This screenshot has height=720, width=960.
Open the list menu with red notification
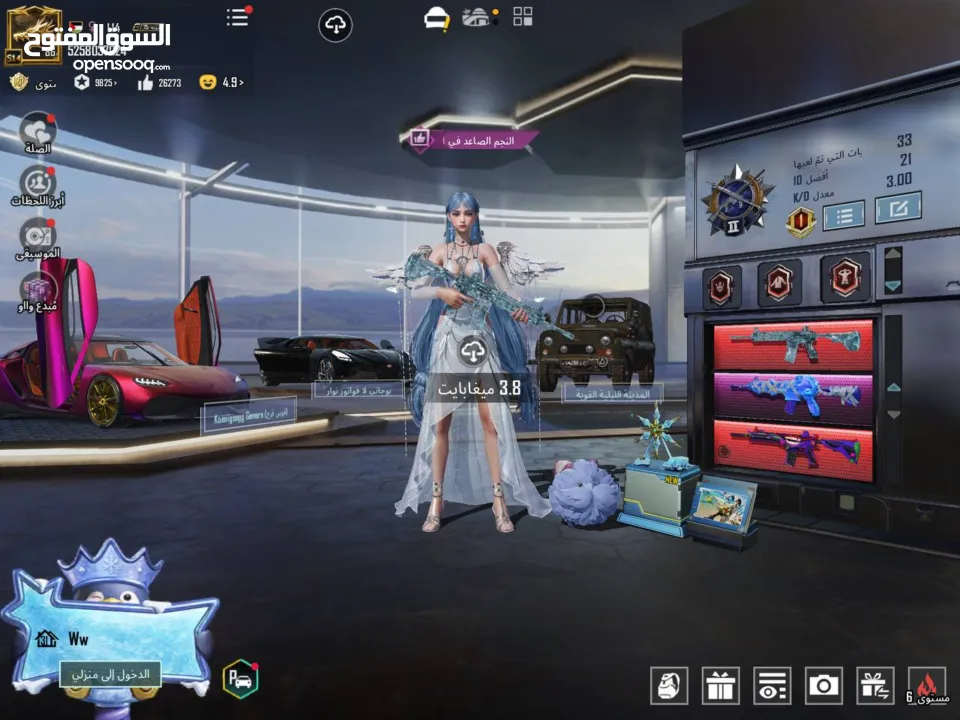[238, 17]
